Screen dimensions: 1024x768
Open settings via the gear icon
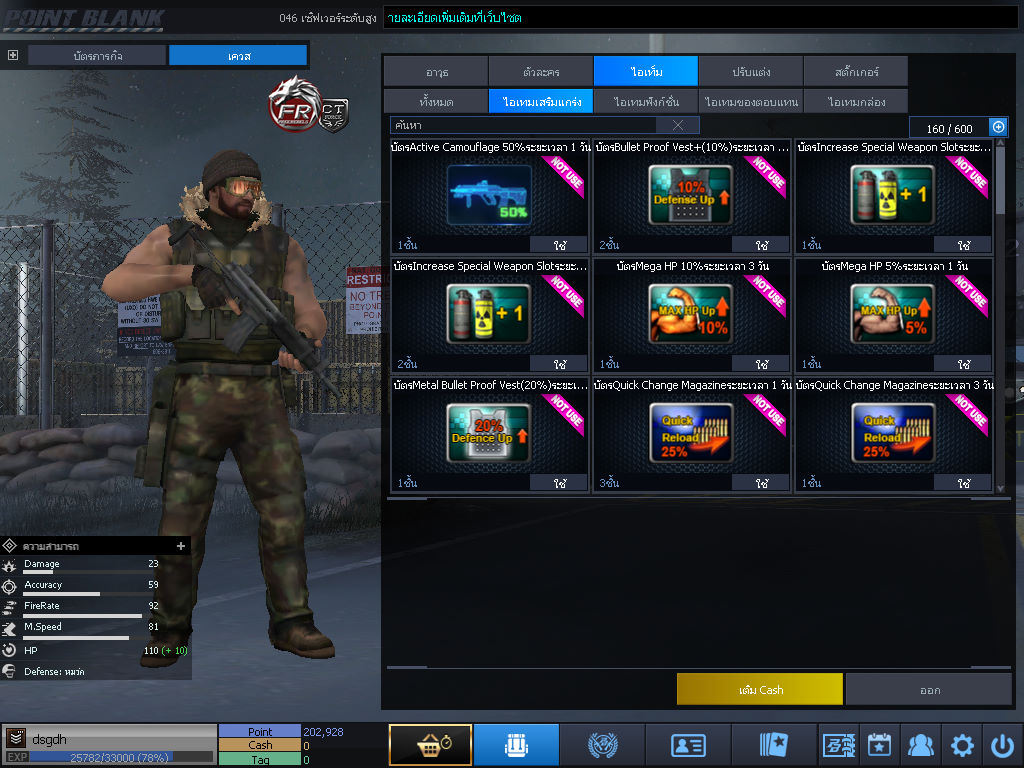[x=962, y=745]
